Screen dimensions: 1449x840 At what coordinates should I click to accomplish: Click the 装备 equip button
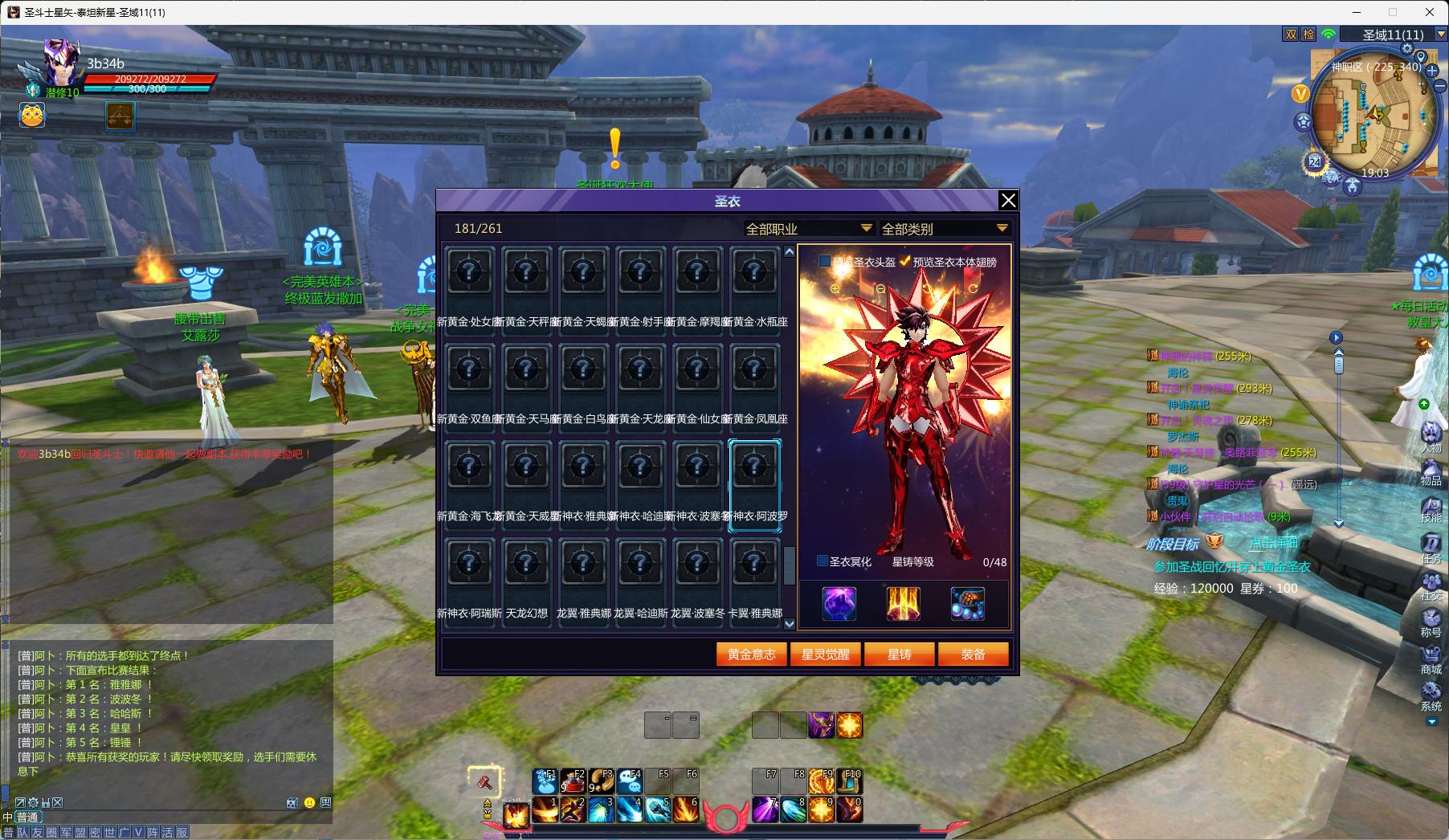click(973, 654)
